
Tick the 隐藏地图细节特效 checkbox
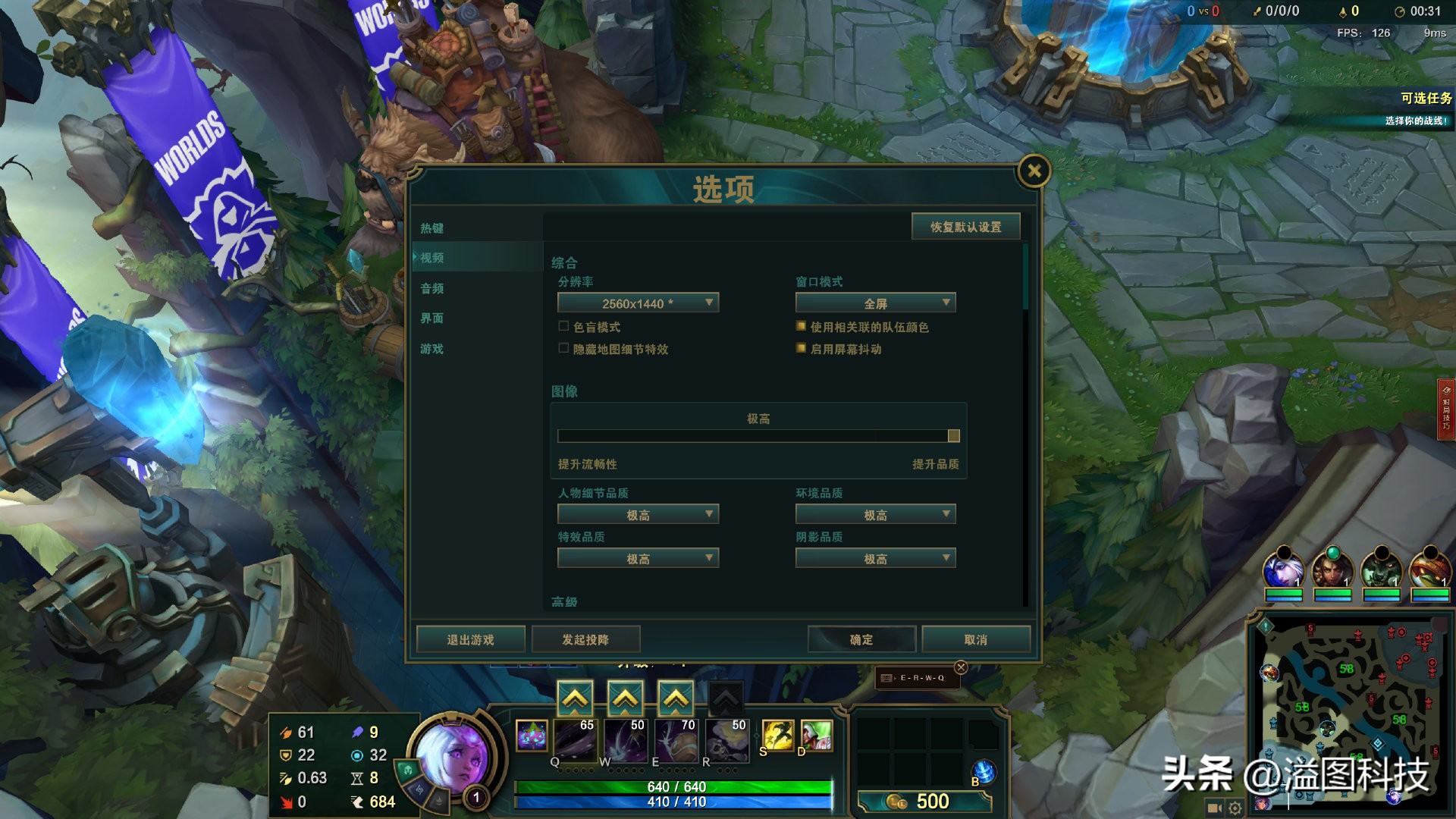click(x=563, y=348)
